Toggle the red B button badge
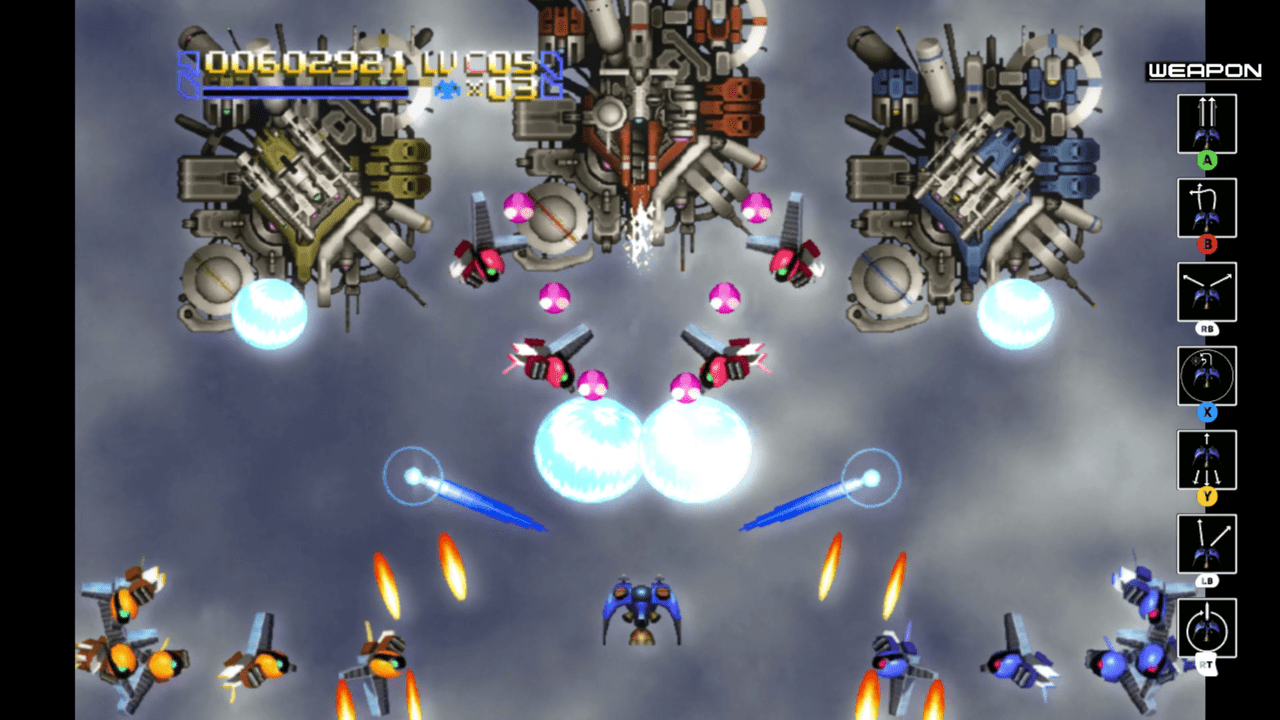The width and height of the screenshot is (1280, 720). (1207, 242)
